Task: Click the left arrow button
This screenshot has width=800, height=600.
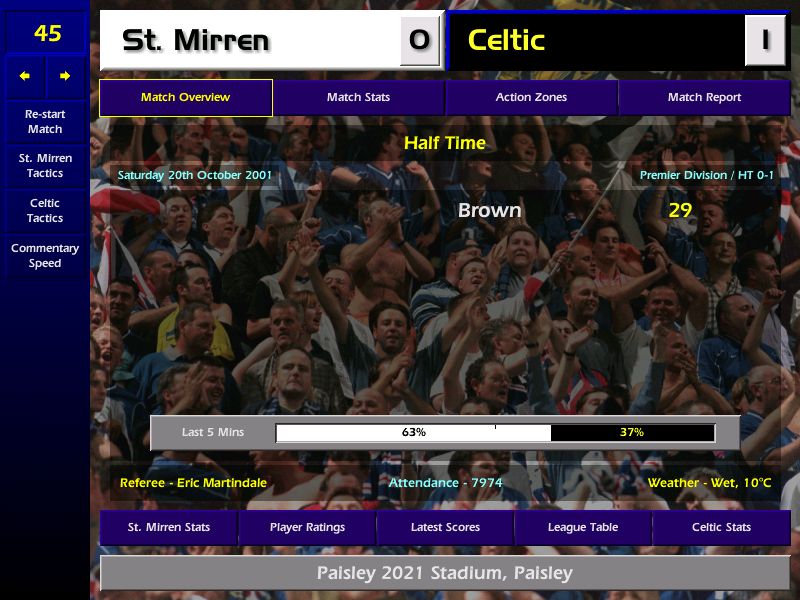Action: click(x=25, y=76)
